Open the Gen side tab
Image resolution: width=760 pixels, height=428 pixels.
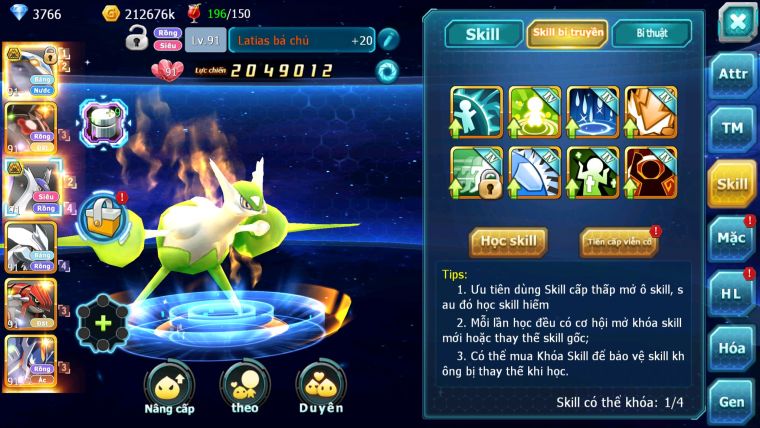pyautogui.click(x=732, y=401)
